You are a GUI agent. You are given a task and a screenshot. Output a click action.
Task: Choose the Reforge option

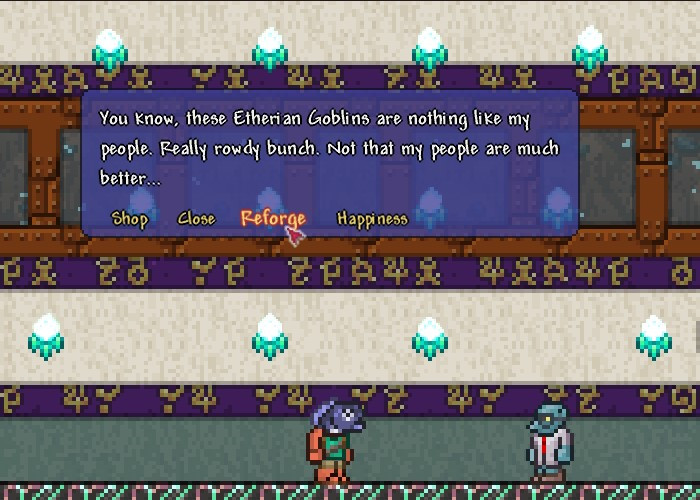272,218
